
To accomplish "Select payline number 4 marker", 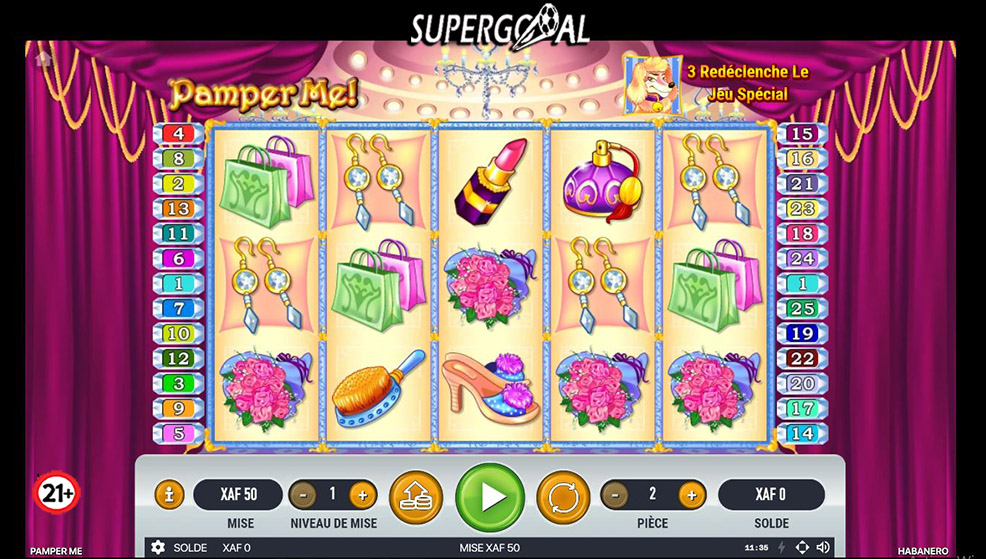I will point(178,134).
